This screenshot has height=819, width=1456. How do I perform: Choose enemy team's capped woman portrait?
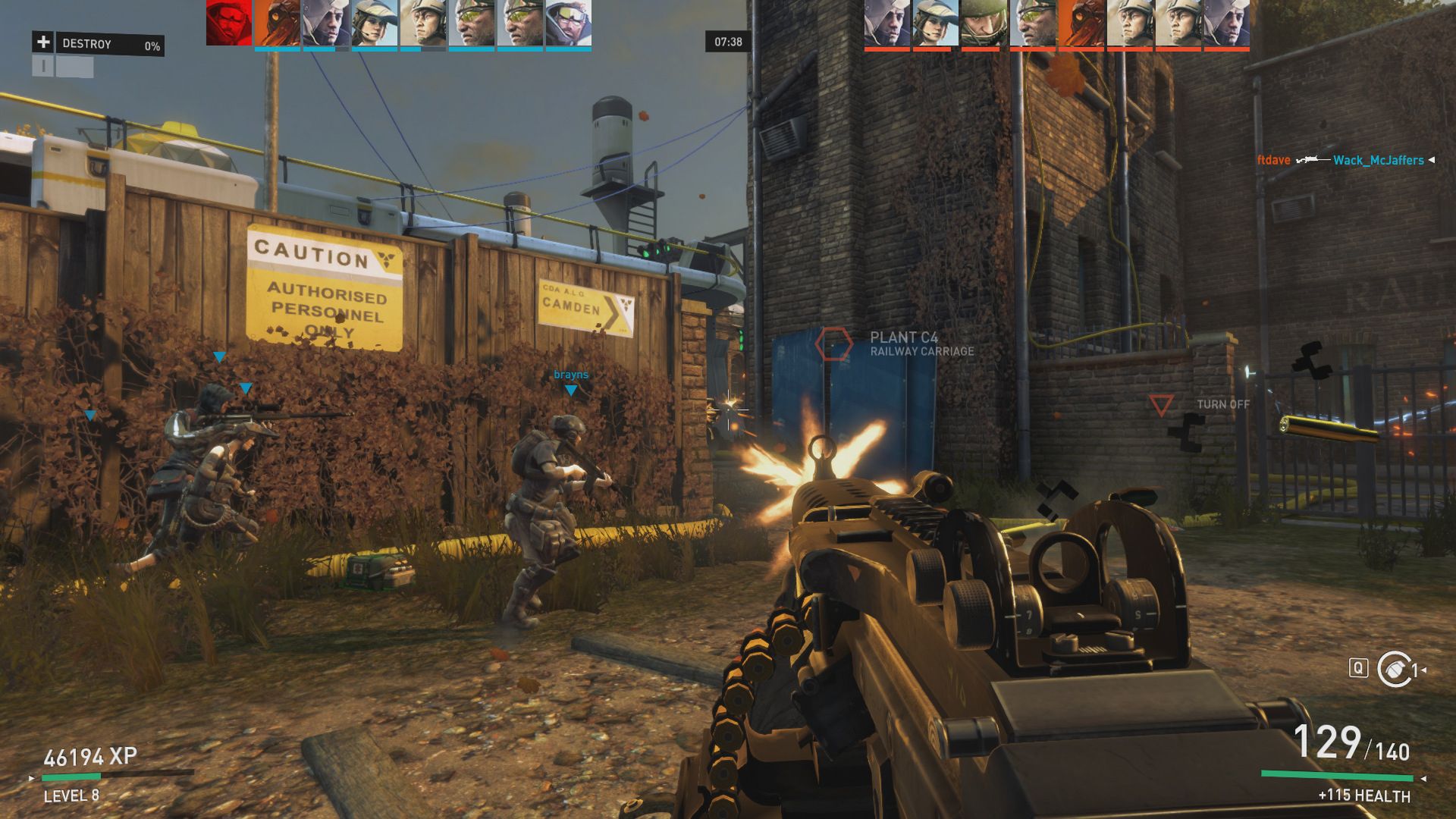936,23
